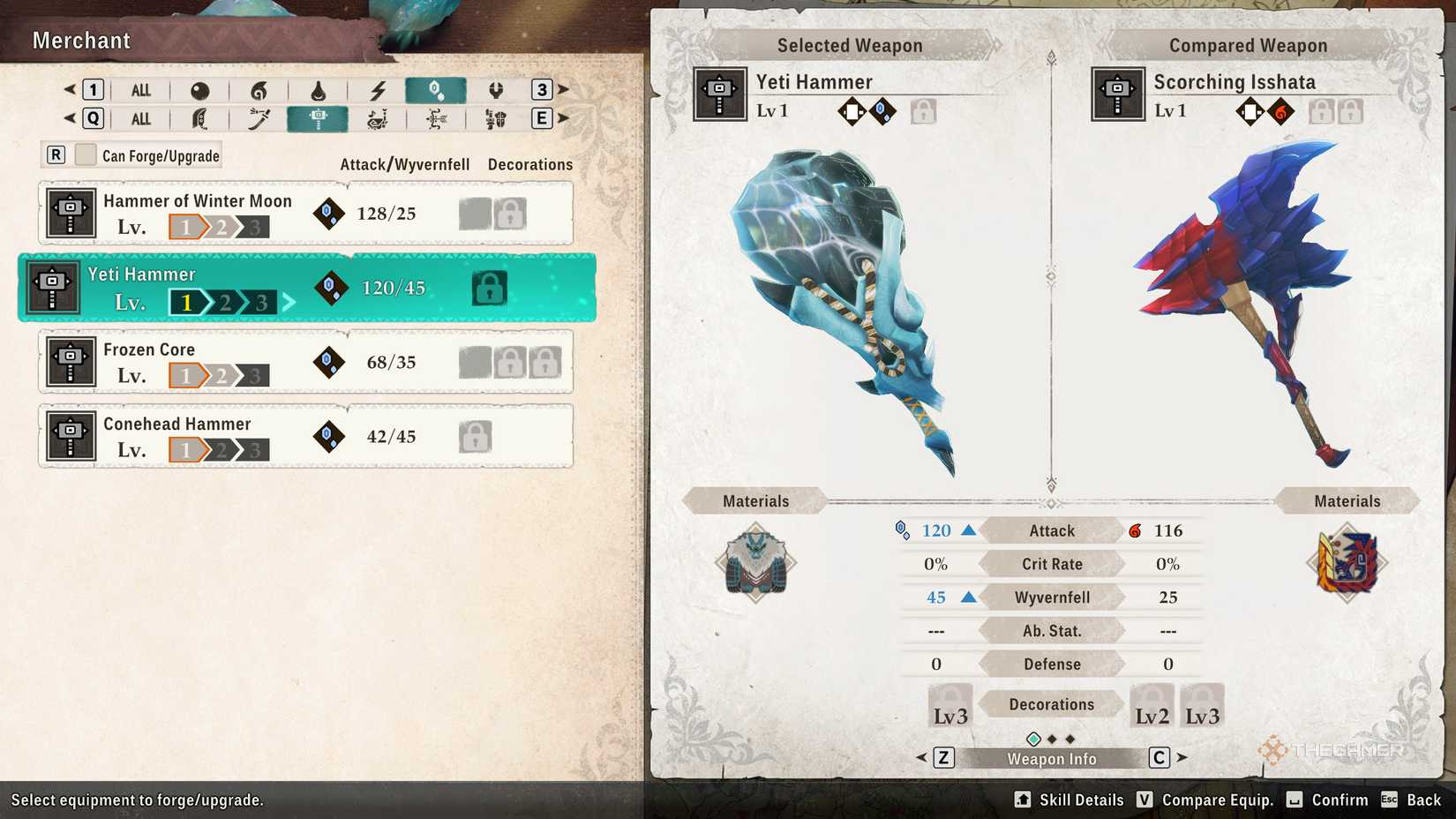Filter weapons by the thunder element icon
This screenshot has width=1456, height=819.
tap(378, 89)
